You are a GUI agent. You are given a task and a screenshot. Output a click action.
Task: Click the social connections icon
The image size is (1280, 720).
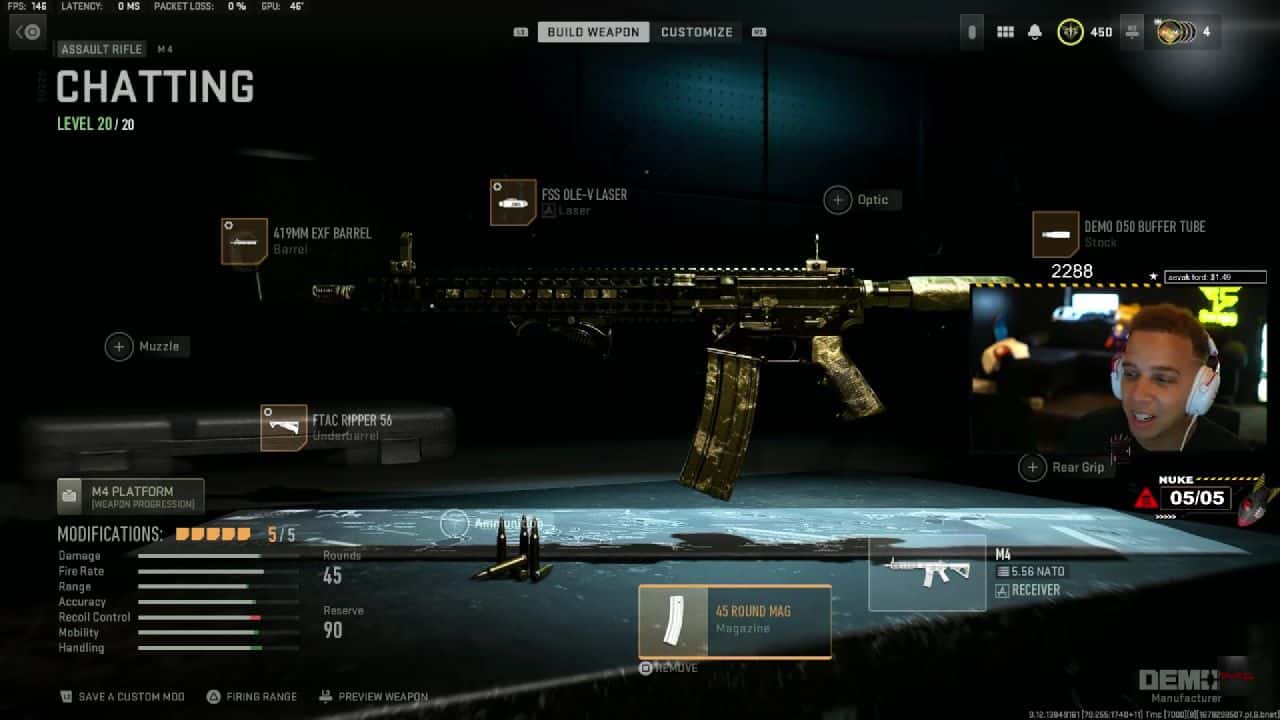[1132, 31]
